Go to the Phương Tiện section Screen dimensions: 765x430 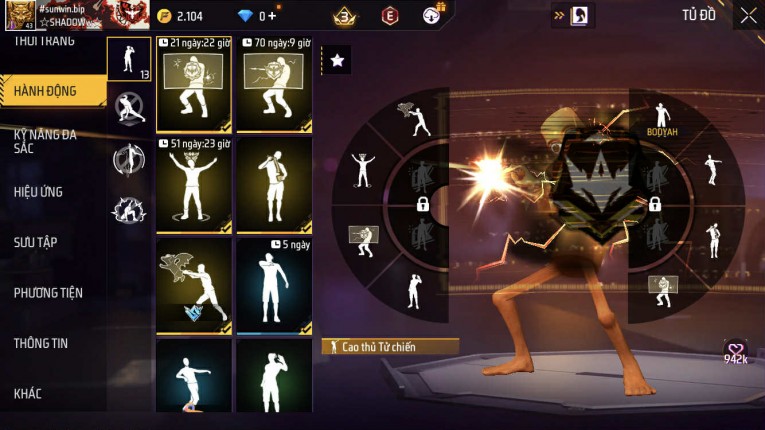click(48, 293)
